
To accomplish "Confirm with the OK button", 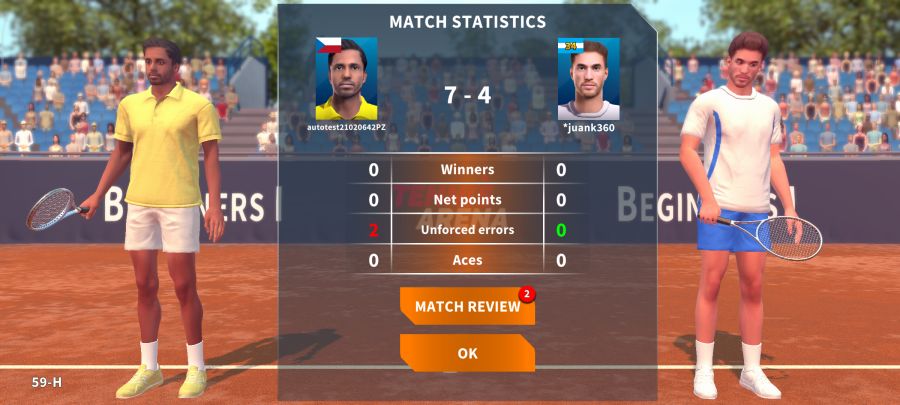I will (x=467, y=353).
